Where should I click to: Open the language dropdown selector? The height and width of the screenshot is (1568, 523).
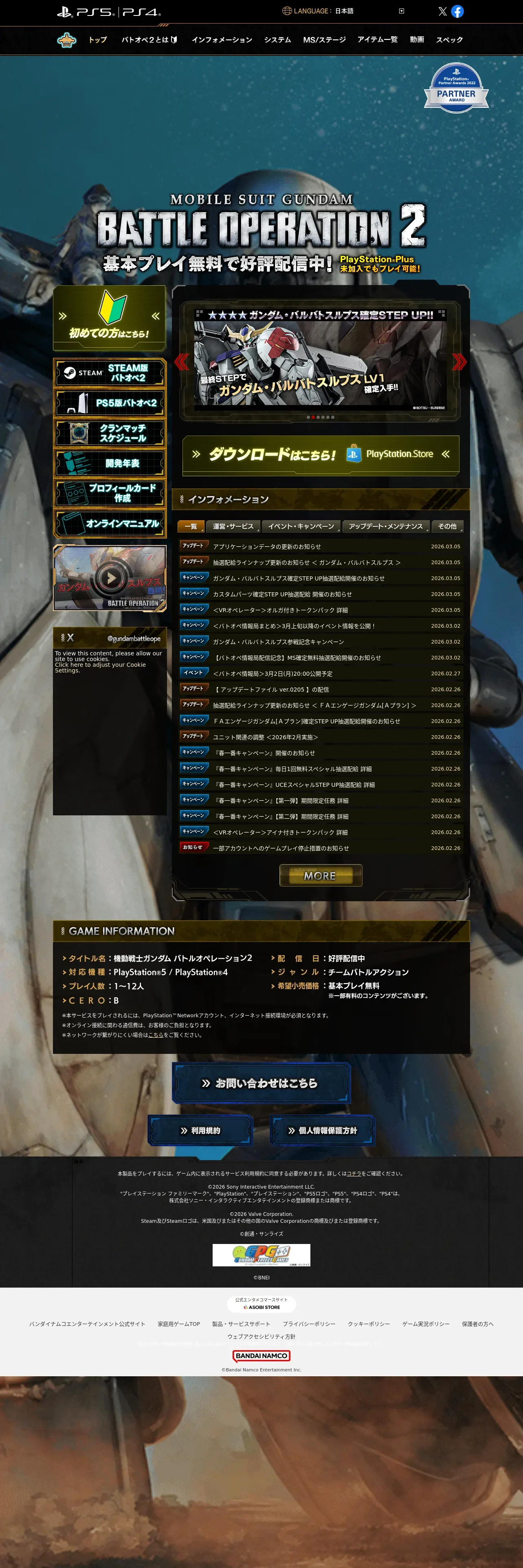point(401,11)
